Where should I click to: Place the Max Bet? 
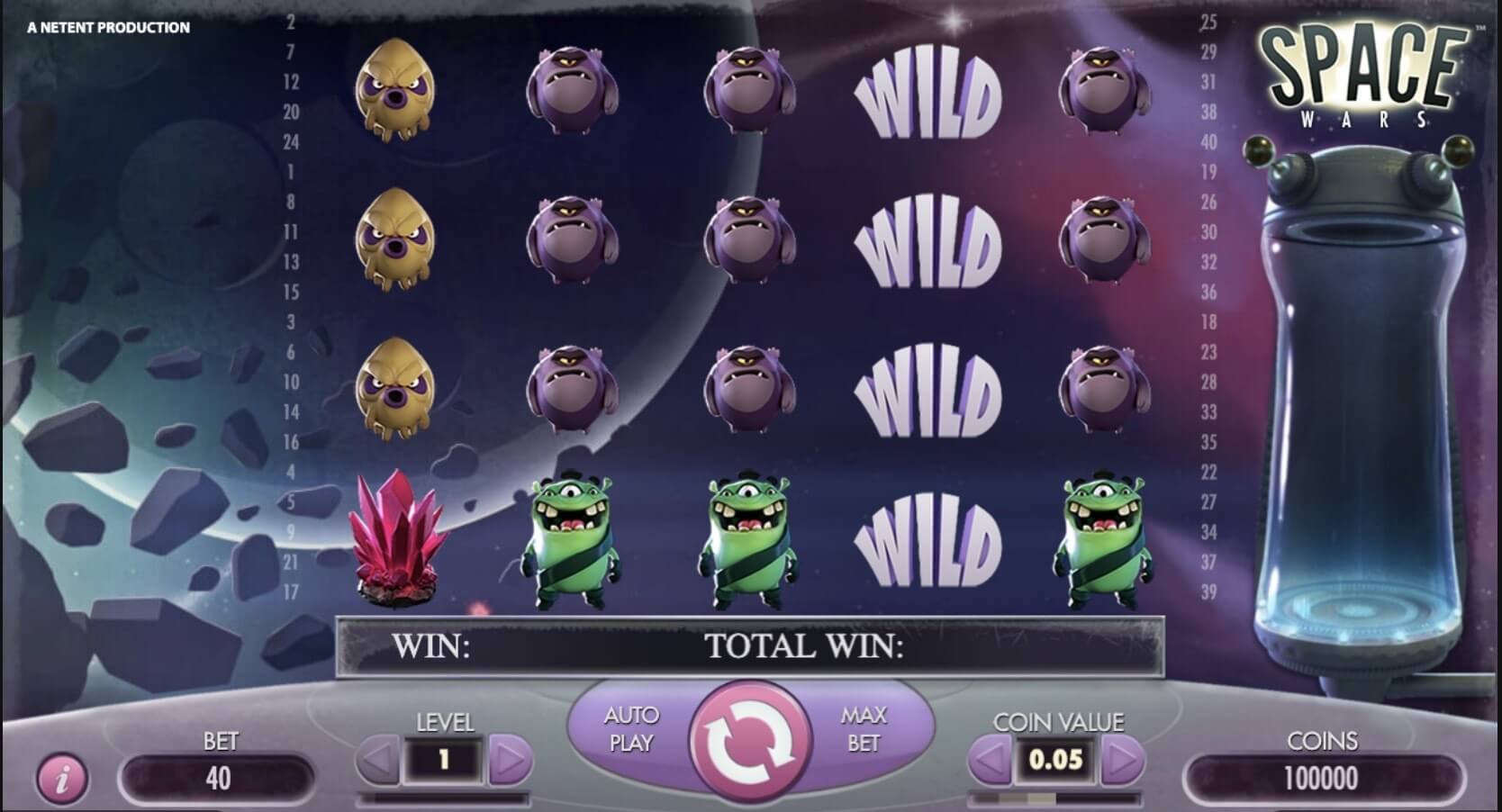click(x=863, y=728)
